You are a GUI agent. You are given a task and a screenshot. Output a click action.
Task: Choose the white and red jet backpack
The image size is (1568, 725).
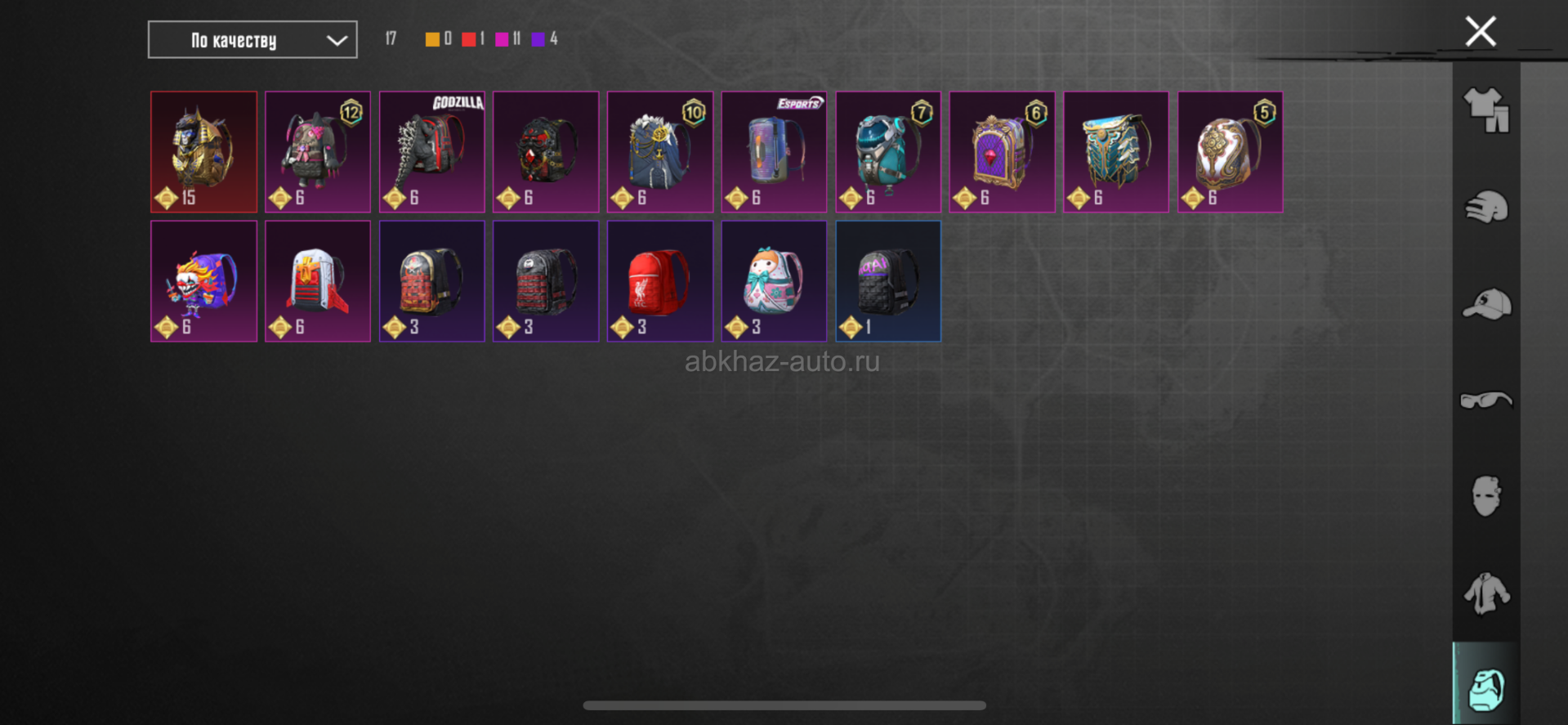[x=318, y=281]
